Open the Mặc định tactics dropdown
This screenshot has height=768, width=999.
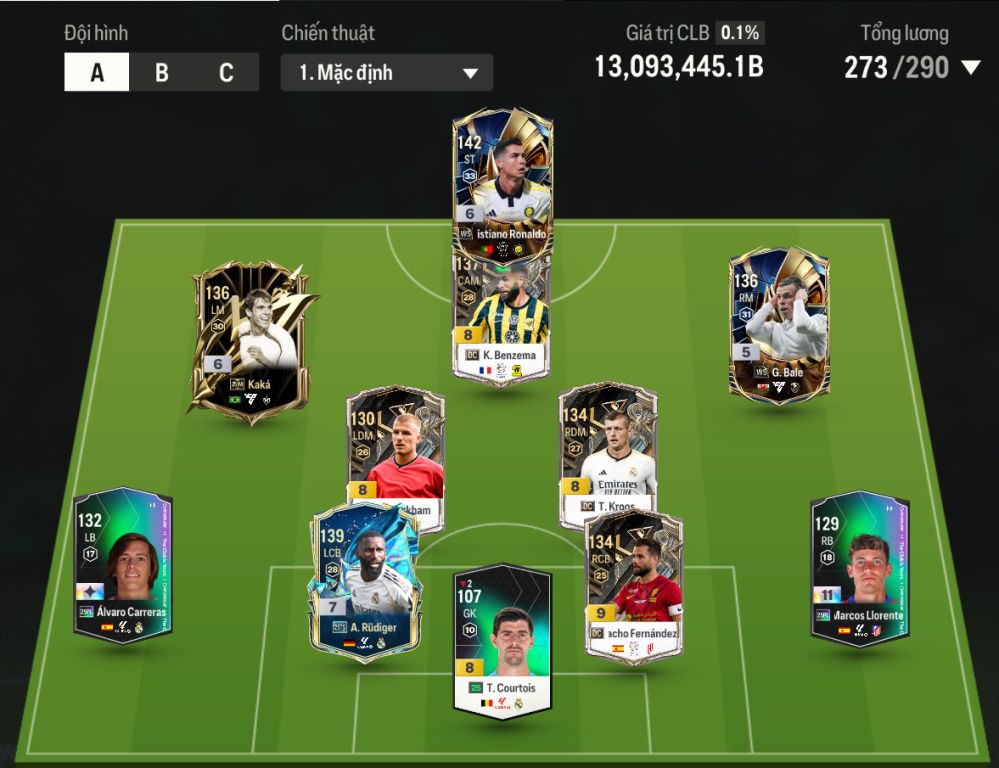point(386,73)
